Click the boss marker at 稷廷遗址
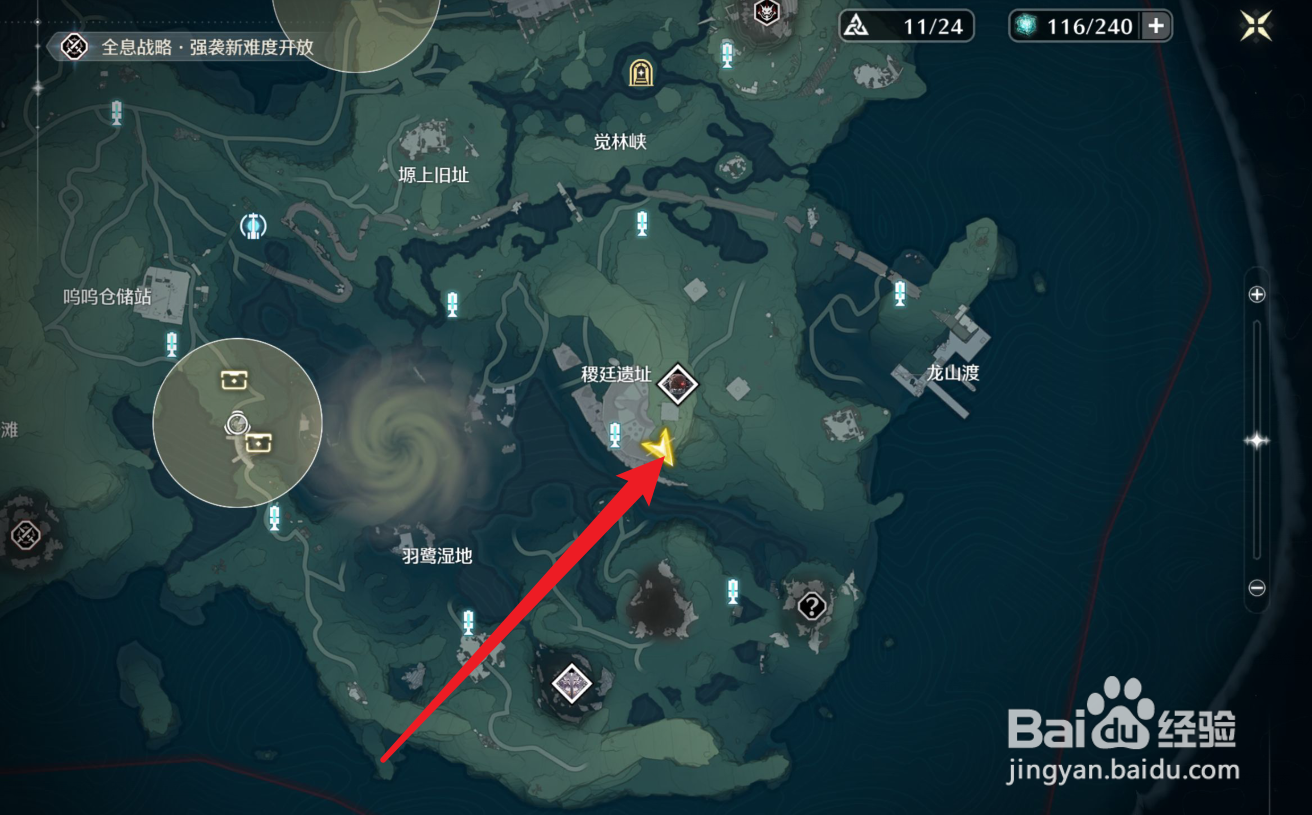The image size is (1312, 815). point(679,383)
